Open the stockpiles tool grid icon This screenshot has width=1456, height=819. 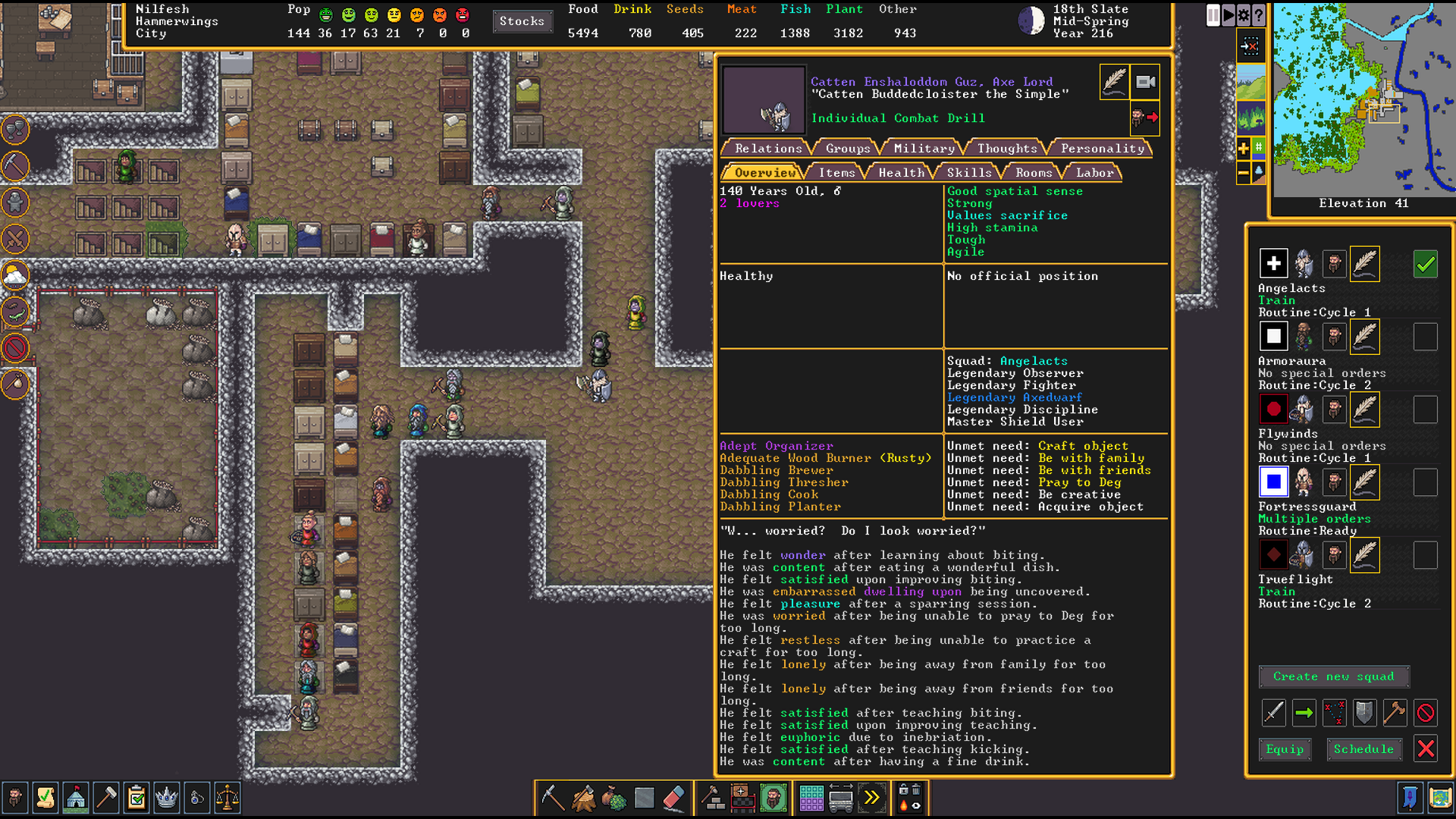pyautogui.click(x=810, y=798)
